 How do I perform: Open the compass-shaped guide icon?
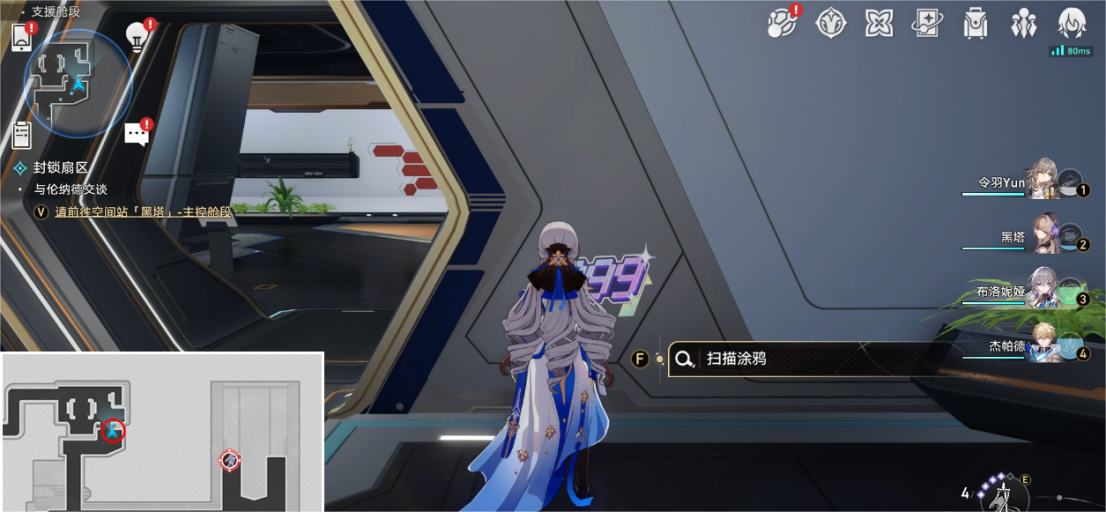coord(831,22)
